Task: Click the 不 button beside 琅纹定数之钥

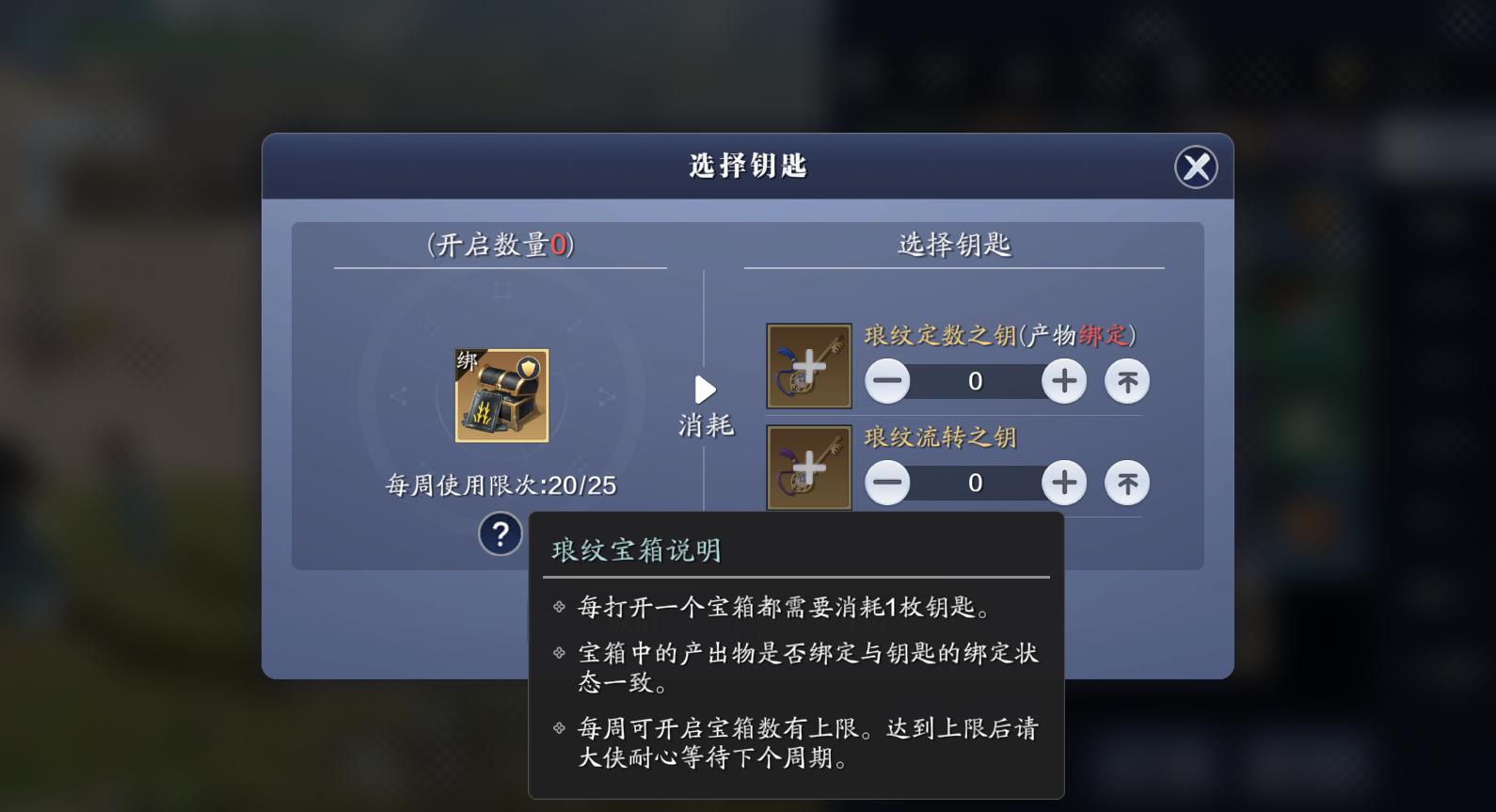Action: point(1126,381)
